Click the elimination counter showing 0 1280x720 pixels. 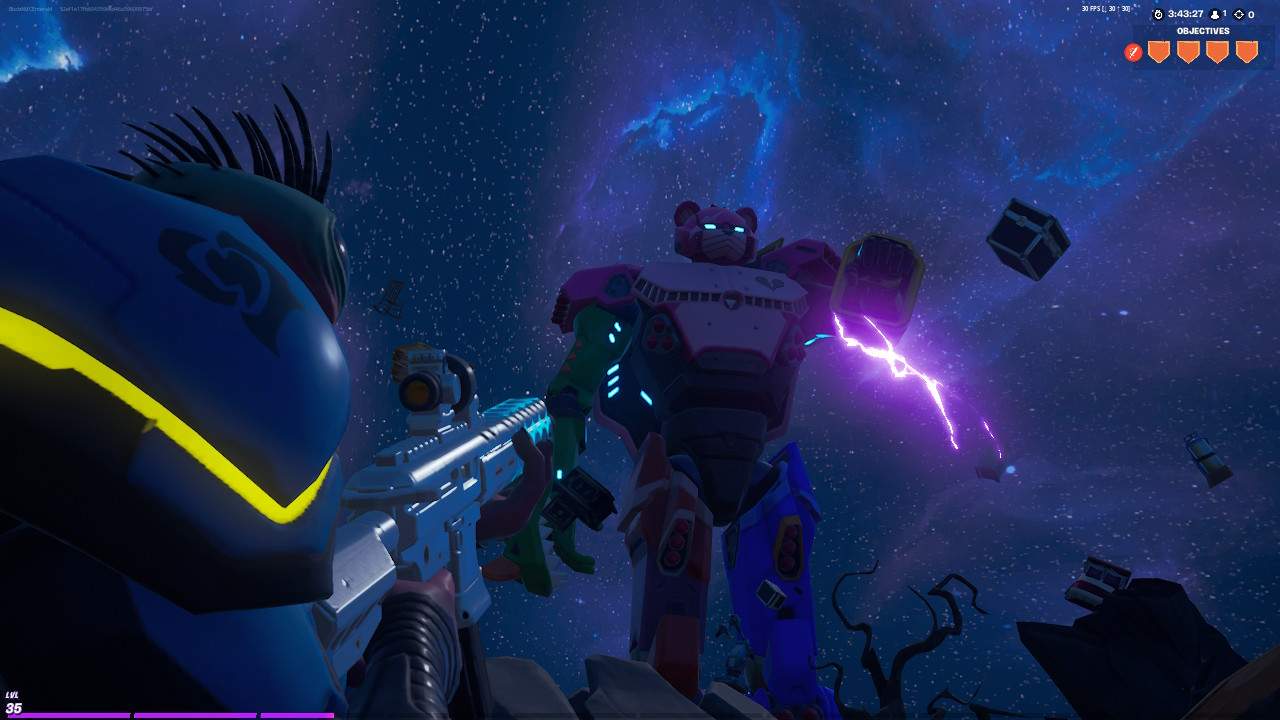[x=1252, y=14]
